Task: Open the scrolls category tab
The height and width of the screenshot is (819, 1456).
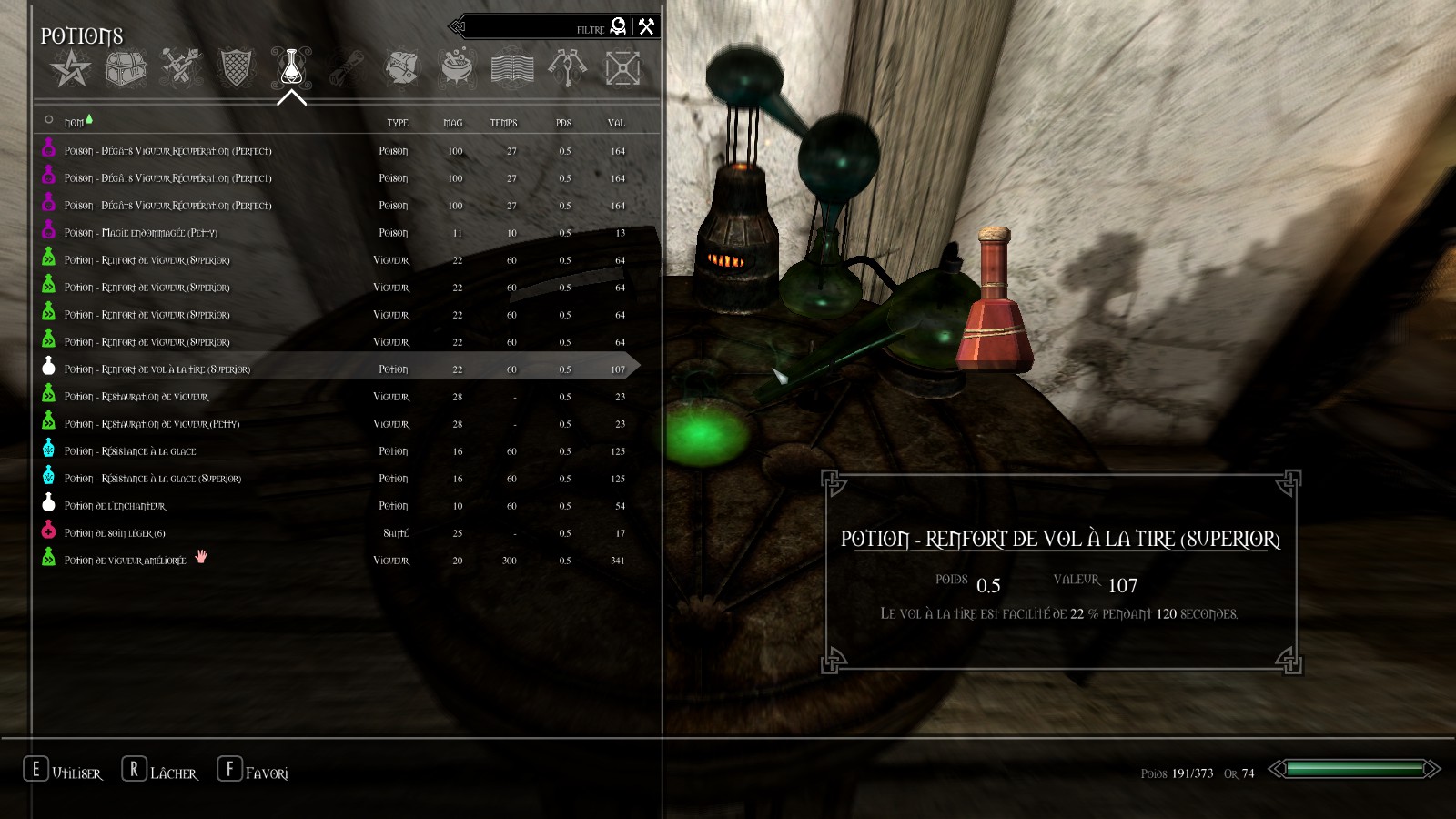Action: 347,68
